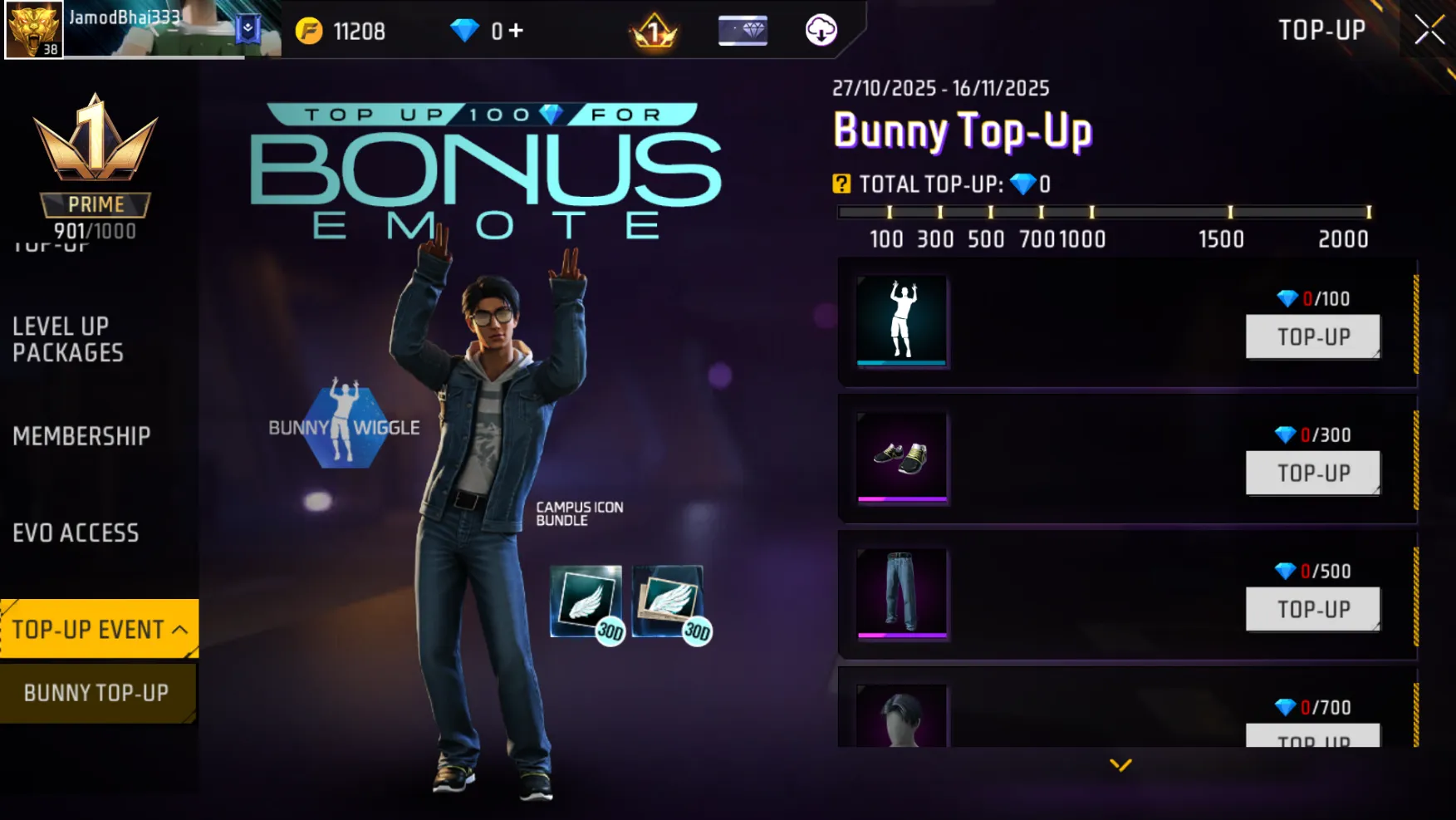Image resolution: width=1456 pixels, height=820 pixels.
Task: Click TOP-UP button in the 0/500 row
Action: [x=1312, y=609]
